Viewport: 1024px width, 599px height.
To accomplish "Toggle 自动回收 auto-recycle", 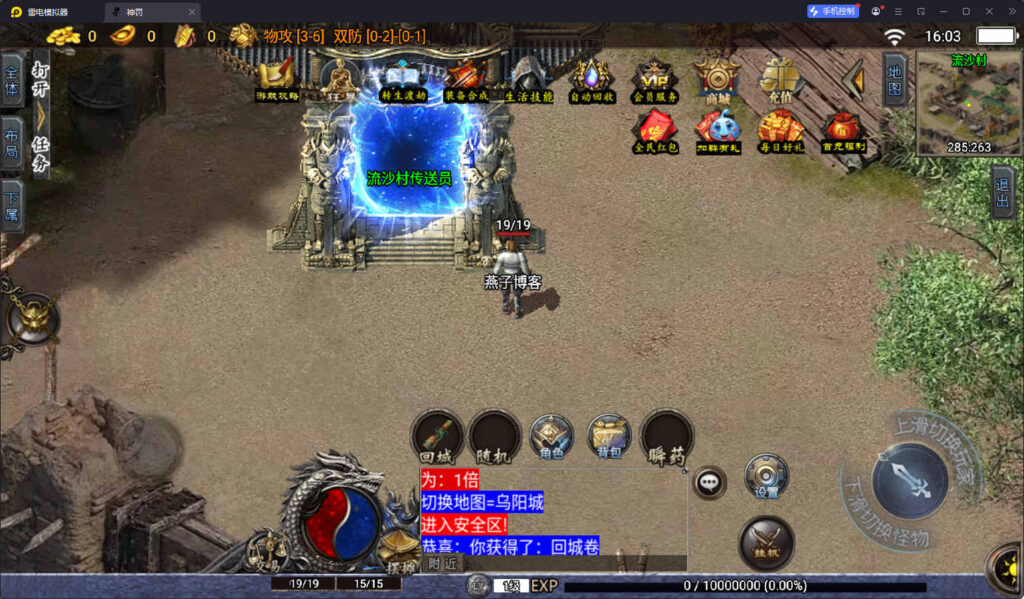I will click(x=592, y=79).
